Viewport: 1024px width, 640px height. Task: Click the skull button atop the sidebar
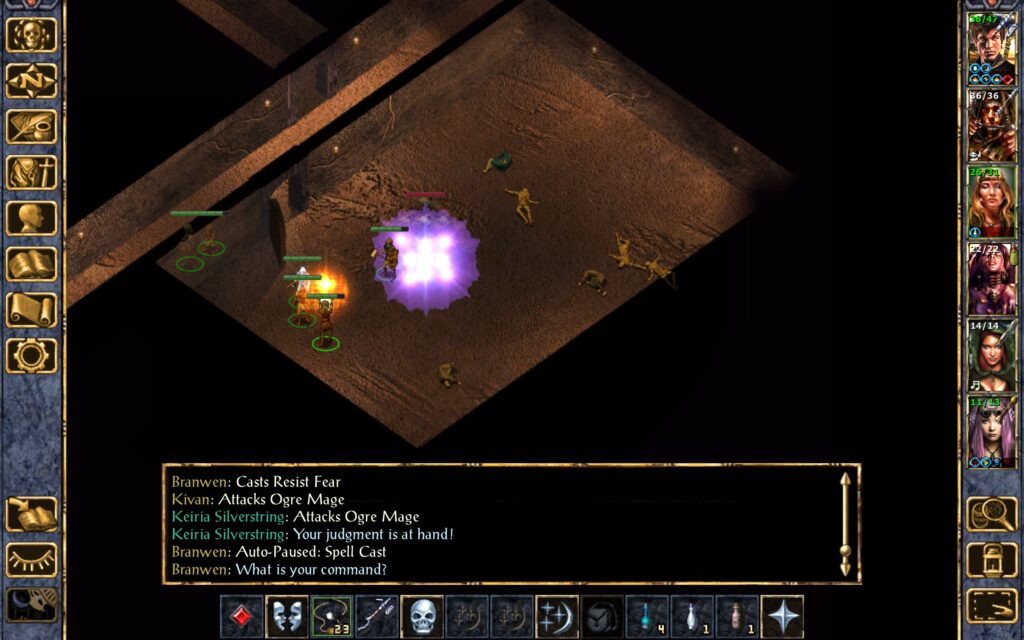coord(31,35)
